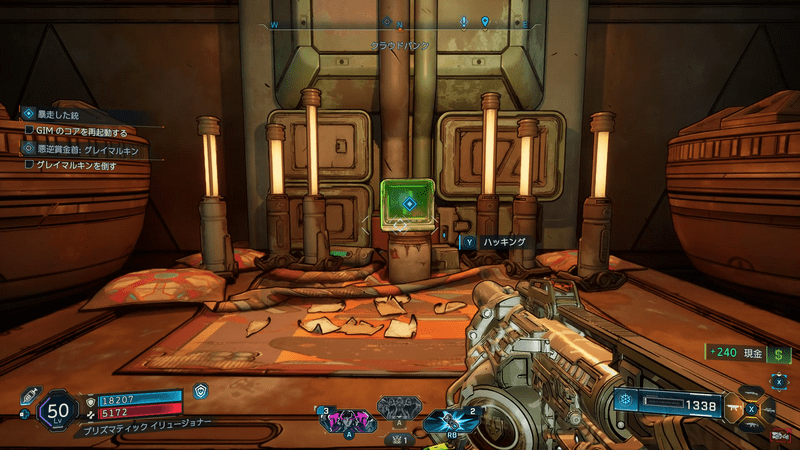Click the green cash dollar icon
The width and height of the screenshot is (800, 450).
click(780, 353)
